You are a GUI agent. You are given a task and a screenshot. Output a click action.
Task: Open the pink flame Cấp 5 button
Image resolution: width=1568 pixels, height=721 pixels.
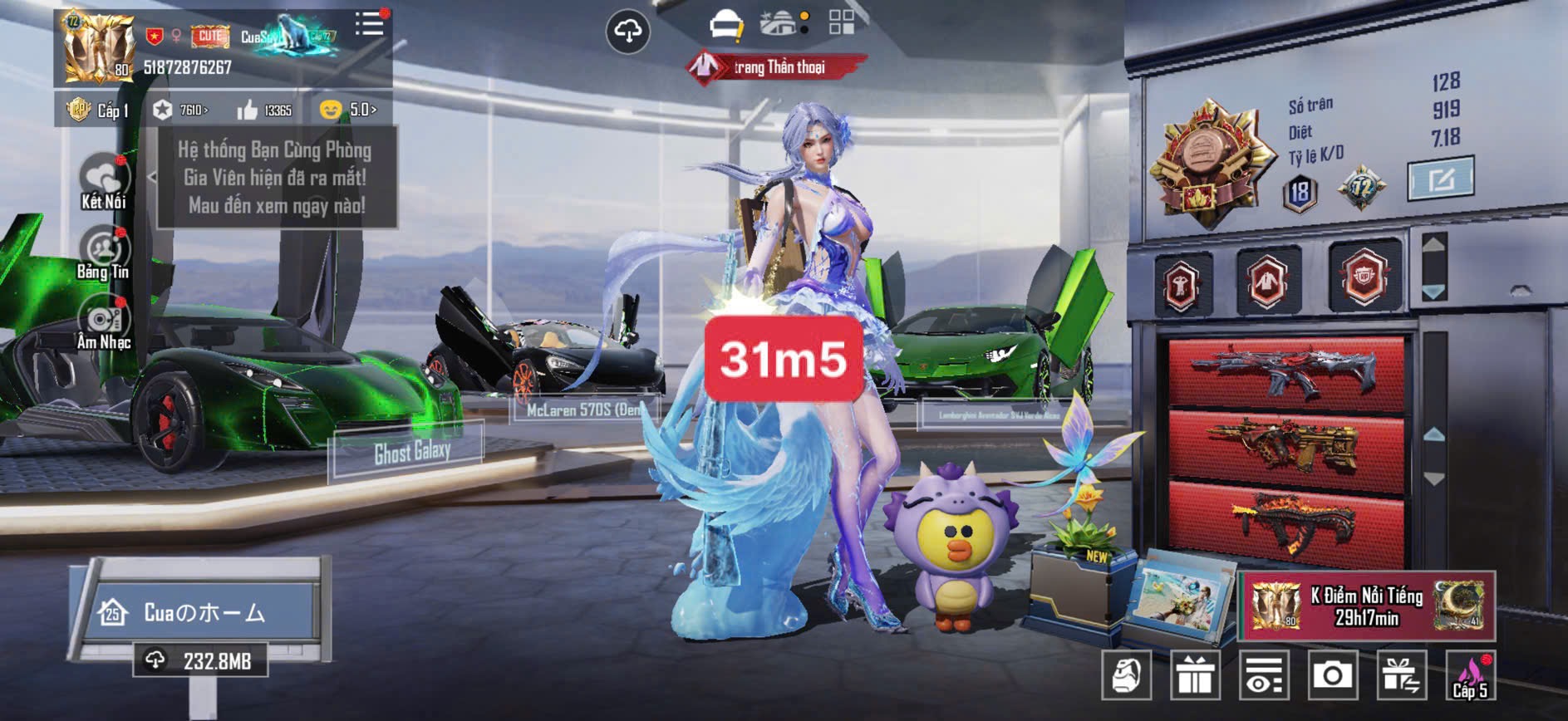click(x=1469, y=675)
